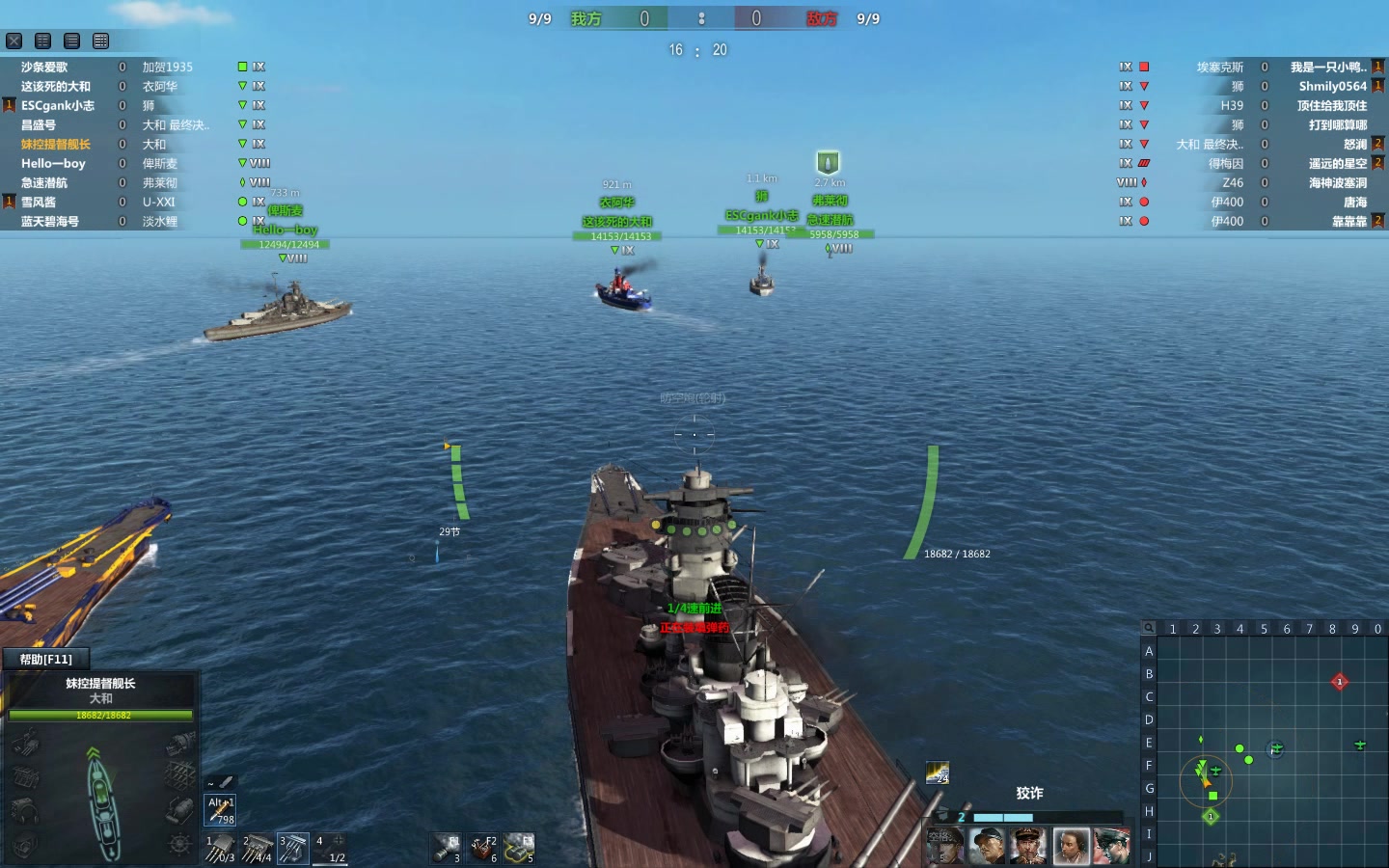Screen dimensions: 1389x868
Task: Click the gold skill icon numbered 24
Action: click(x=937, y=773)
